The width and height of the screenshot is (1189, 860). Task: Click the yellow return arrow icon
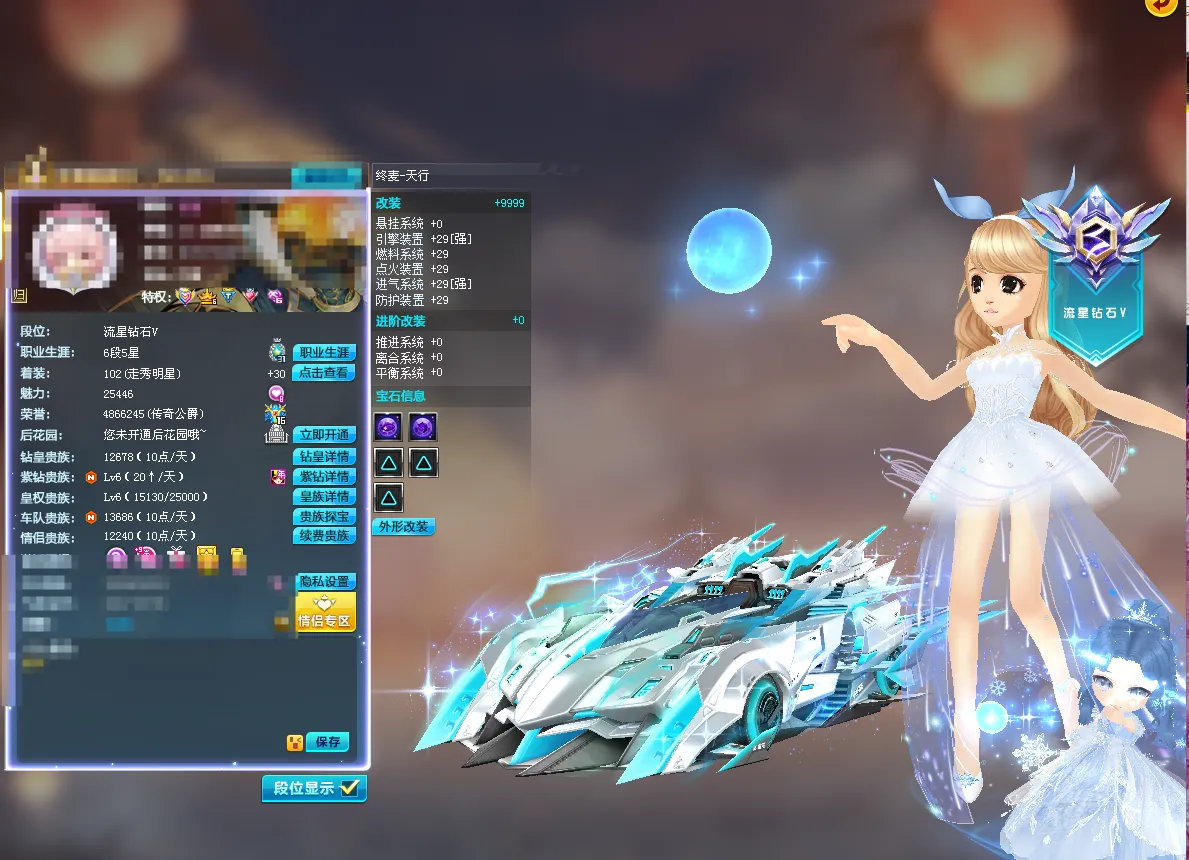pyautogui.click(x=1161, y=6)
